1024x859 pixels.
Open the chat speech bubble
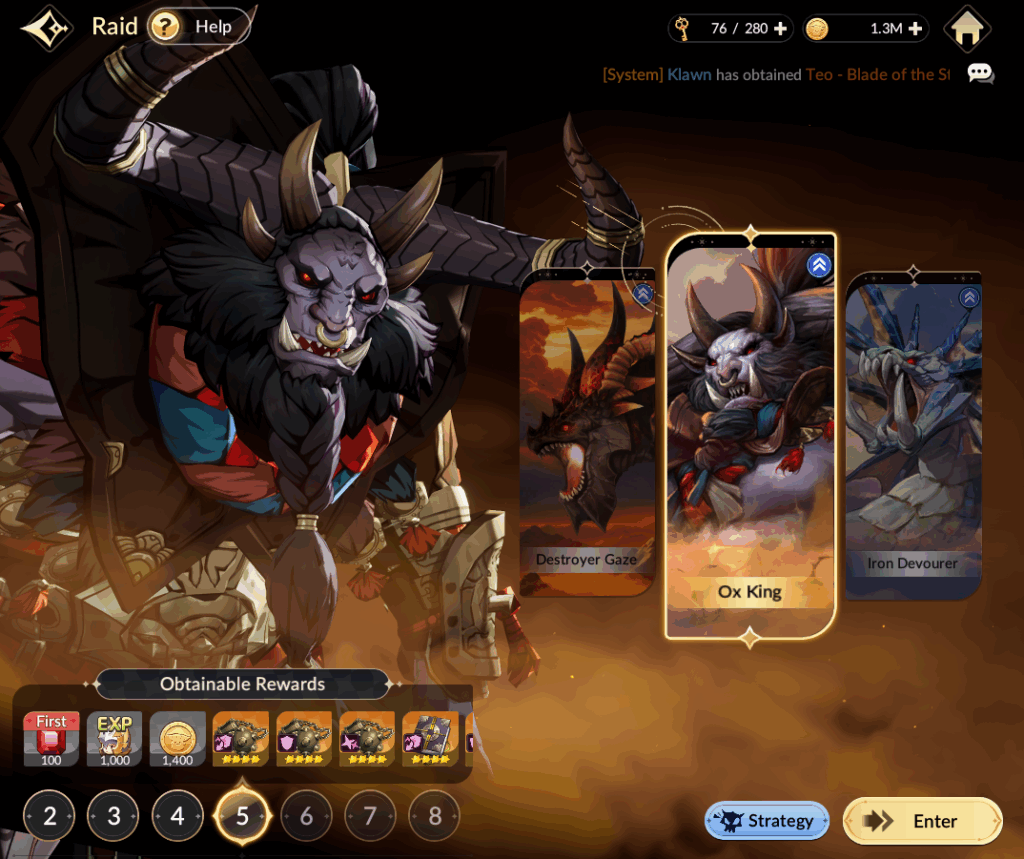click(980, 74)
